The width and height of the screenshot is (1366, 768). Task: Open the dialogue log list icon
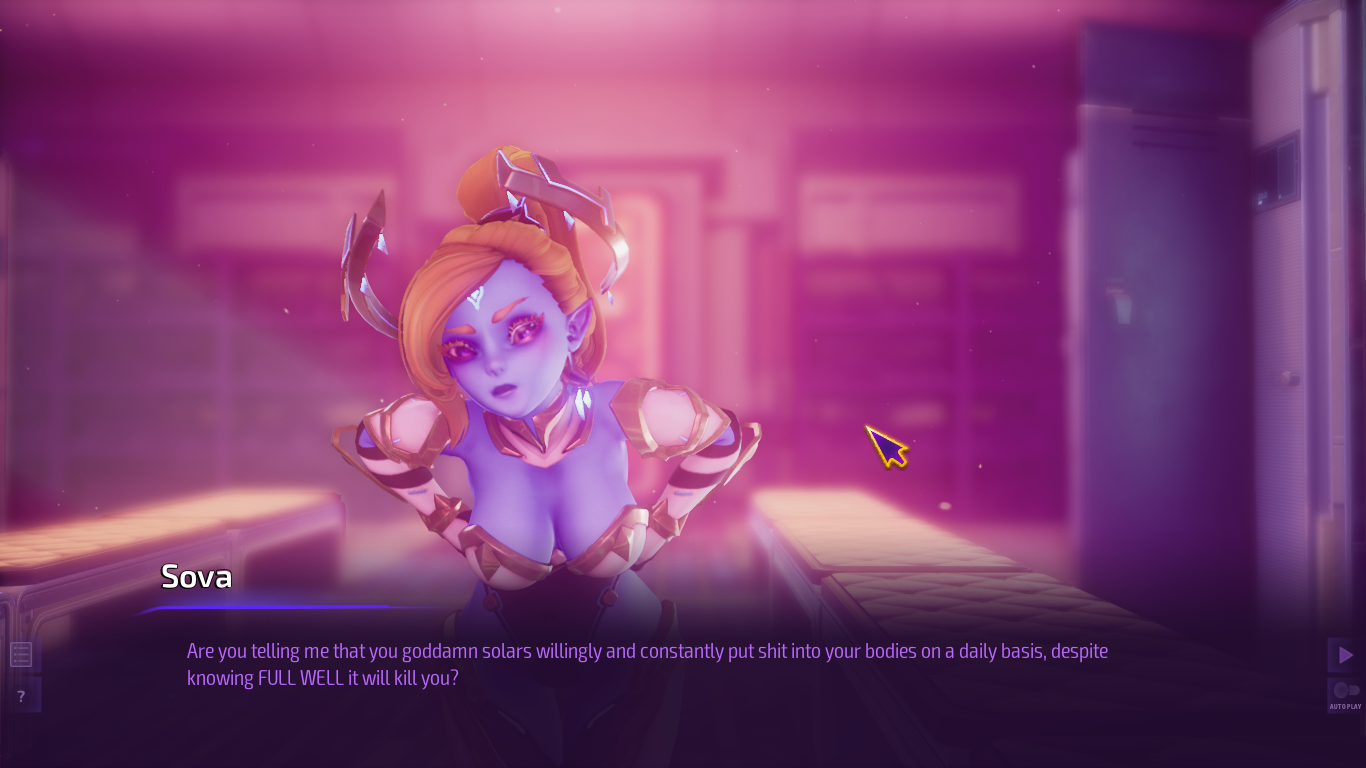[x=21, y=655]
